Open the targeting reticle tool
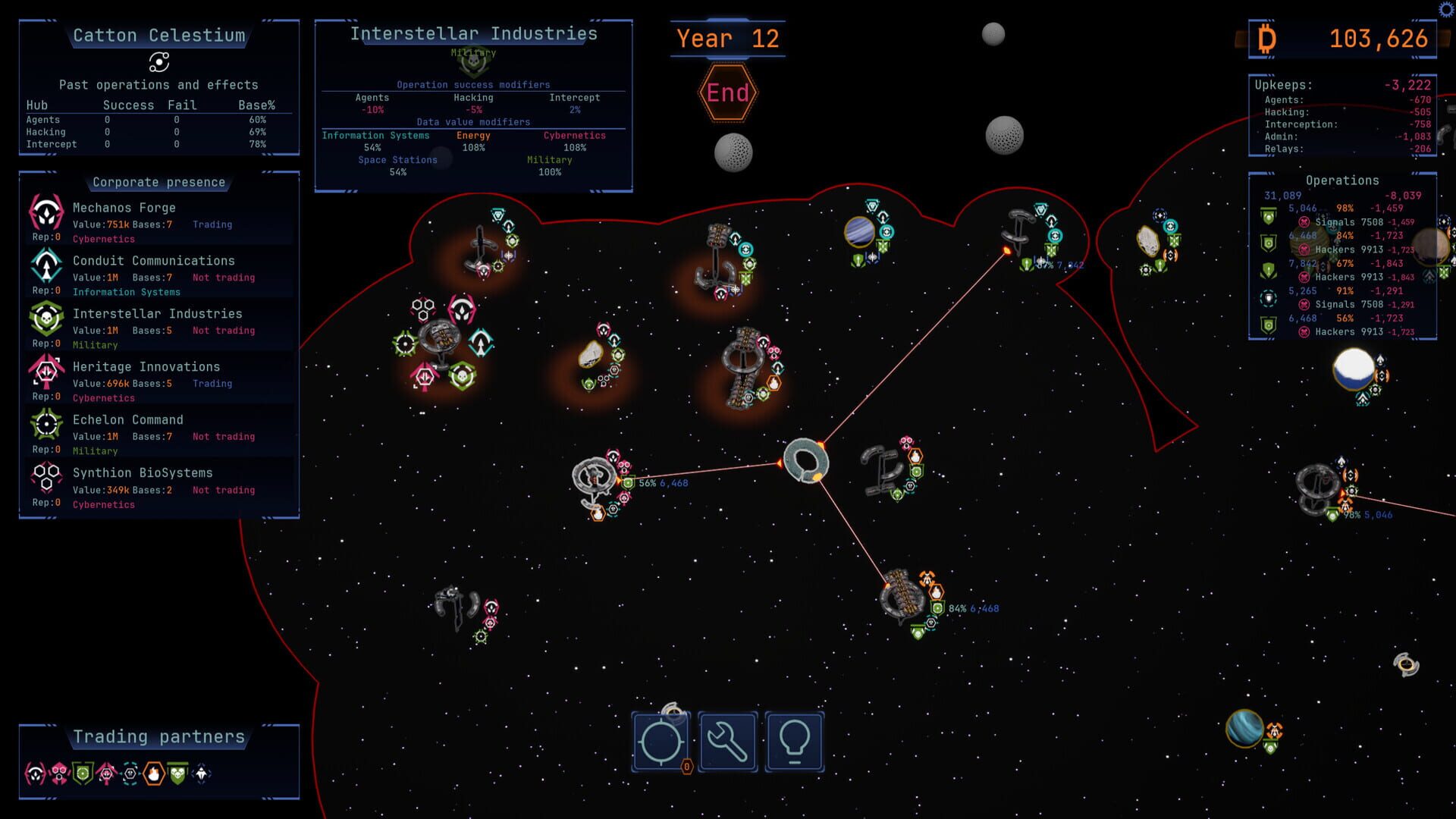The width and height of the screenshot is (1456, 819). (x=661, y=741)
